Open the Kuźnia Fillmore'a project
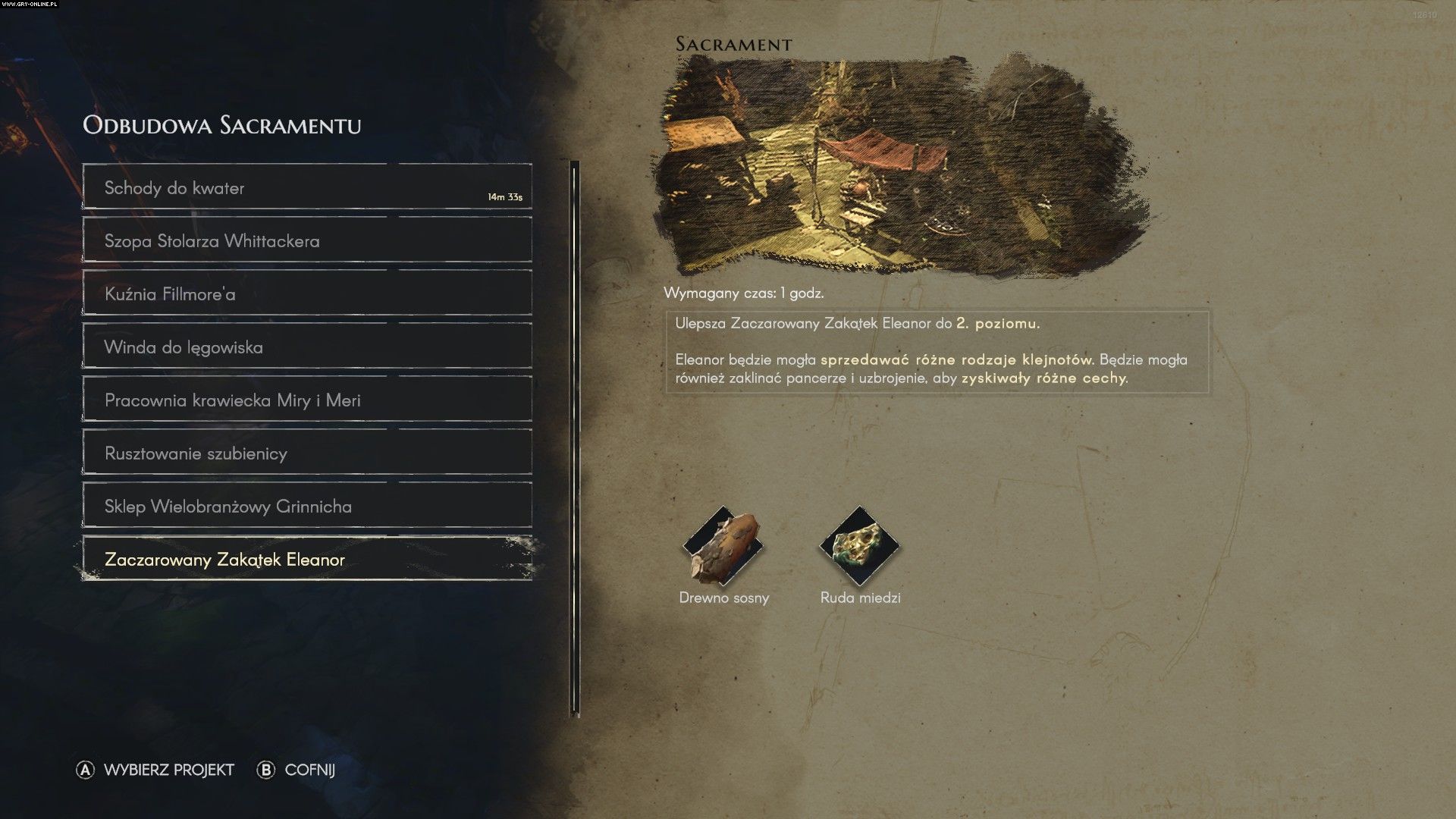1456x819 pixels. point(307,293)
